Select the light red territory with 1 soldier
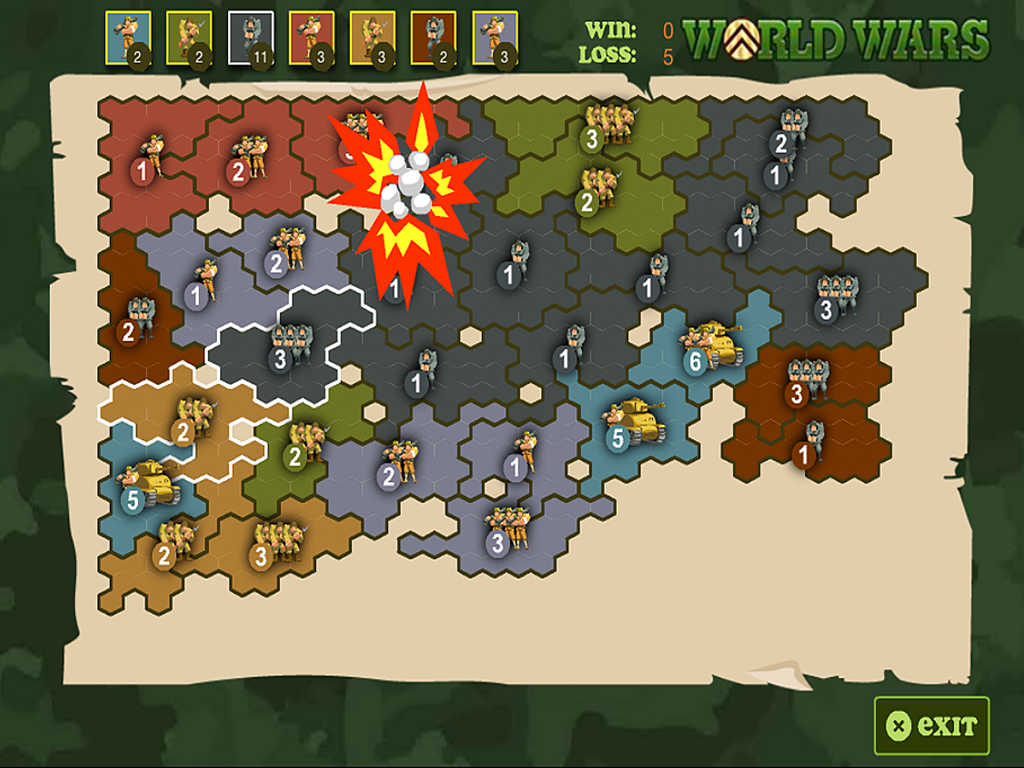1024x768 pixels. (150, 160)
